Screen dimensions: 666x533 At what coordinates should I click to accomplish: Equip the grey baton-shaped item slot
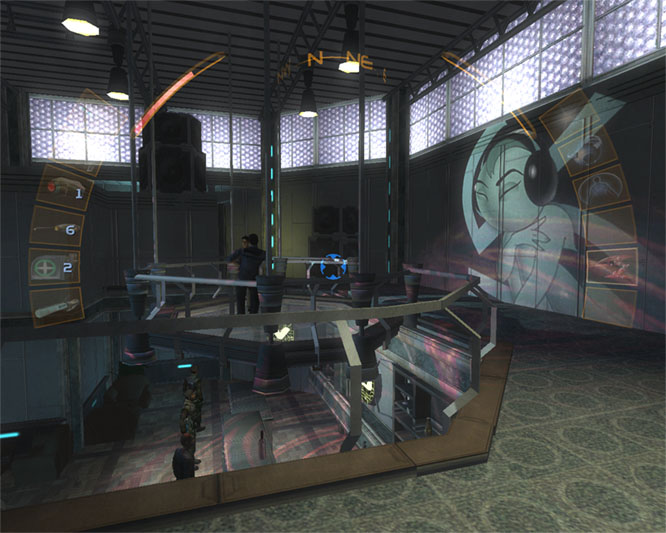click(54, 309)
